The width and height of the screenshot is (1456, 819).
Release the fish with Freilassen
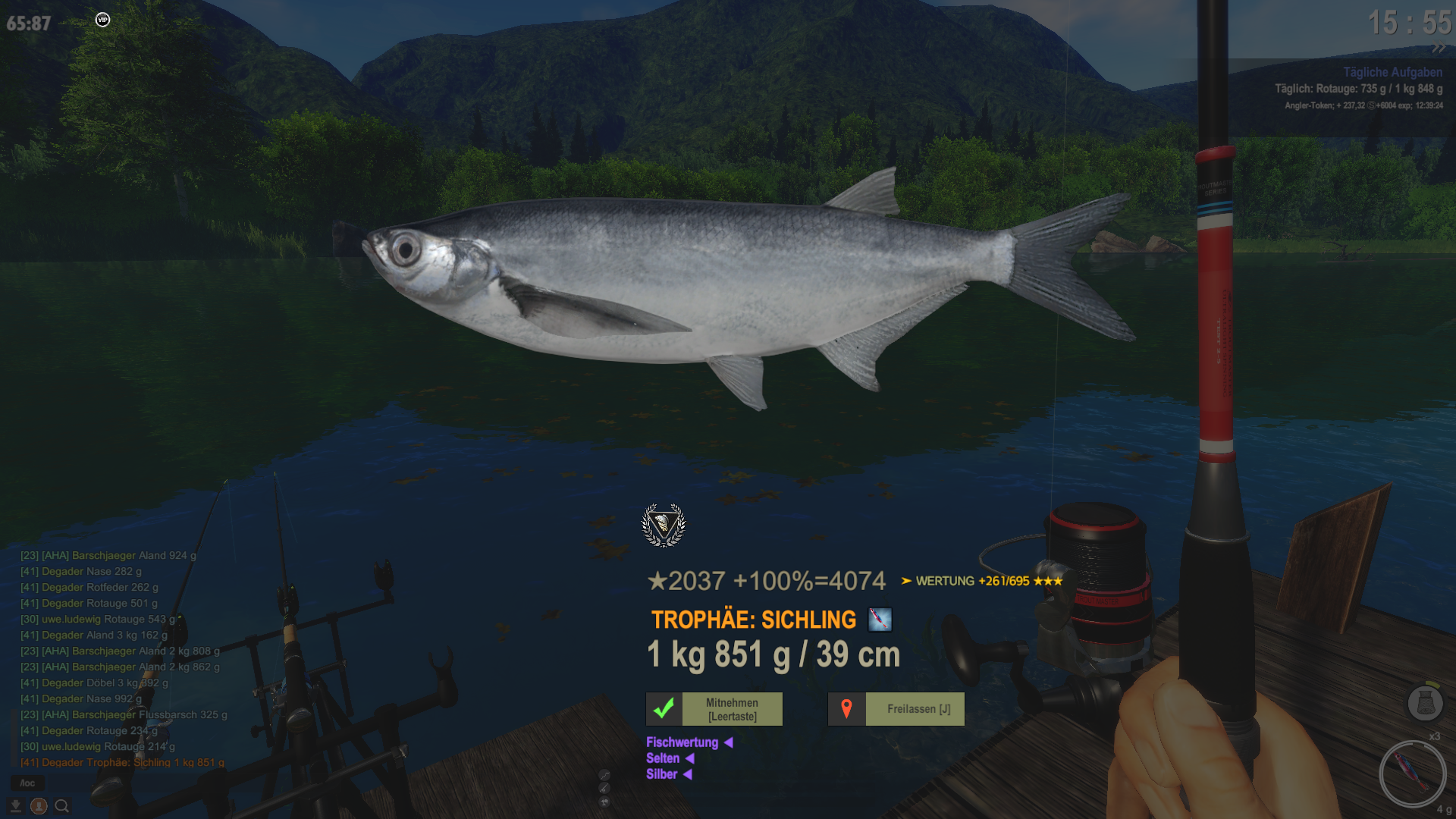[x=896, y=709]
